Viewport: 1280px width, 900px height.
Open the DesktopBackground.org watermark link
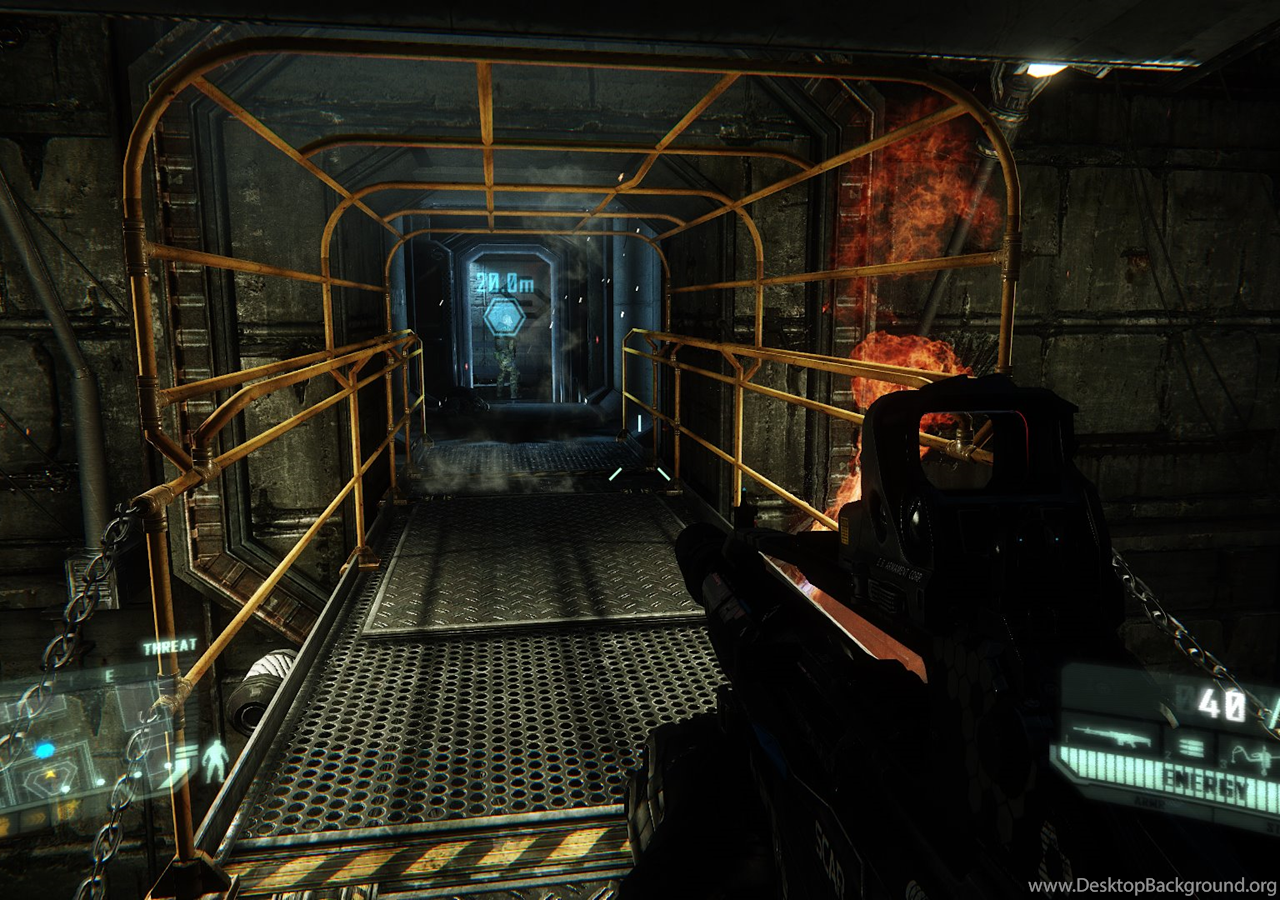(1152, 885)
